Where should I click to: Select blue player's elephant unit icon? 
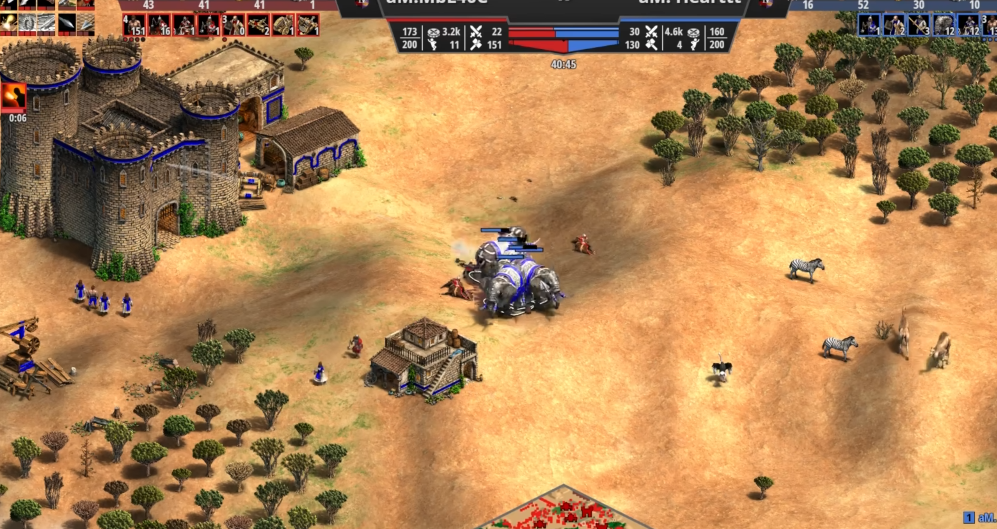pyautogui.click(x=944, y=25)
